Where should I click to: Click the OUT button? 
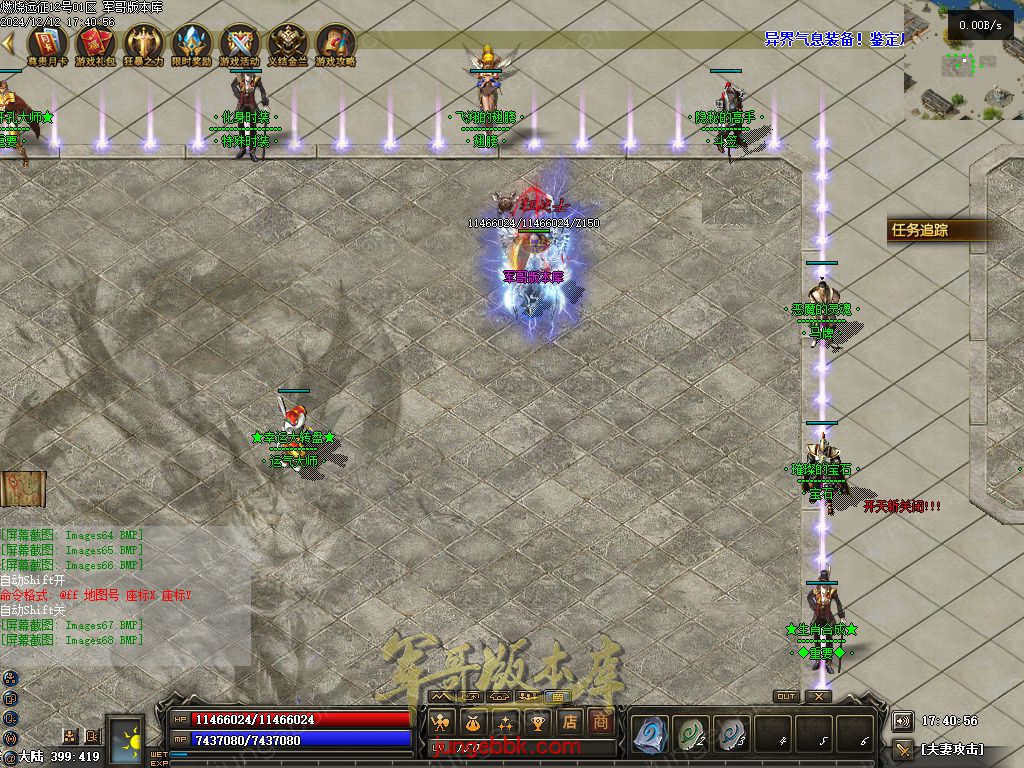coord(786,697)
